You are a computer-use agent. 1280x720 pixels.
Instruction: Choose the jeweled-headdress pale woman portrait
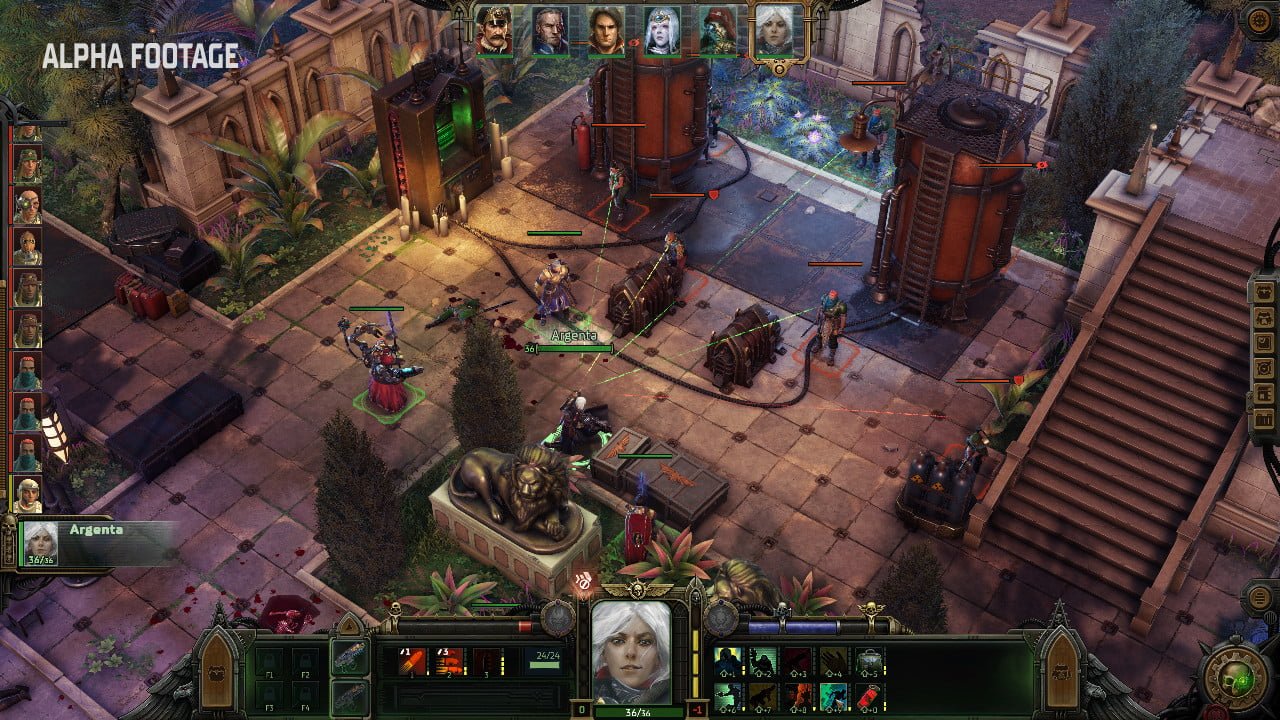point(662,30)
